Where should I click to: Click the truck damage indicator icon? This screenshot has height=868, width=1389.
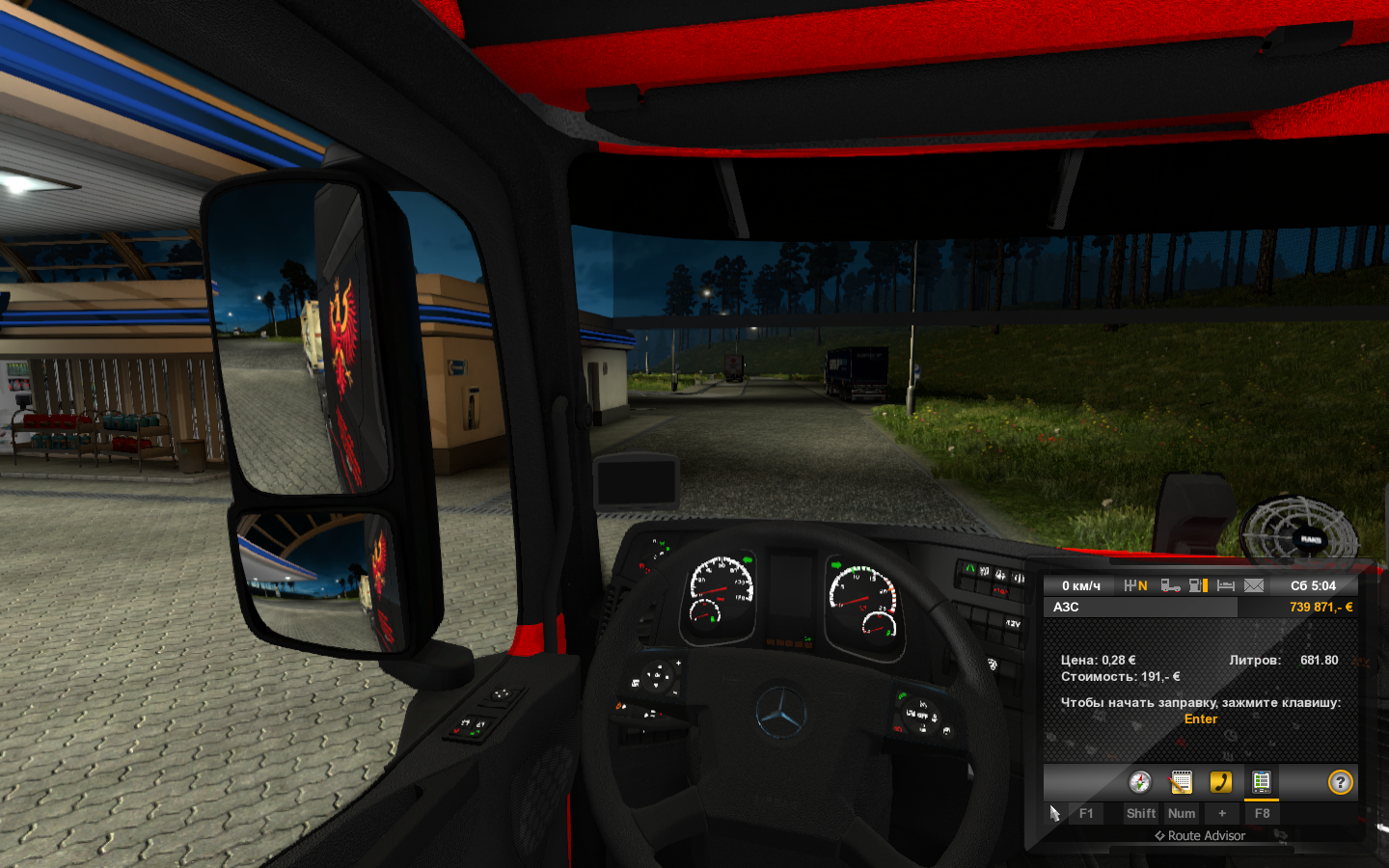click(1170, 585)
